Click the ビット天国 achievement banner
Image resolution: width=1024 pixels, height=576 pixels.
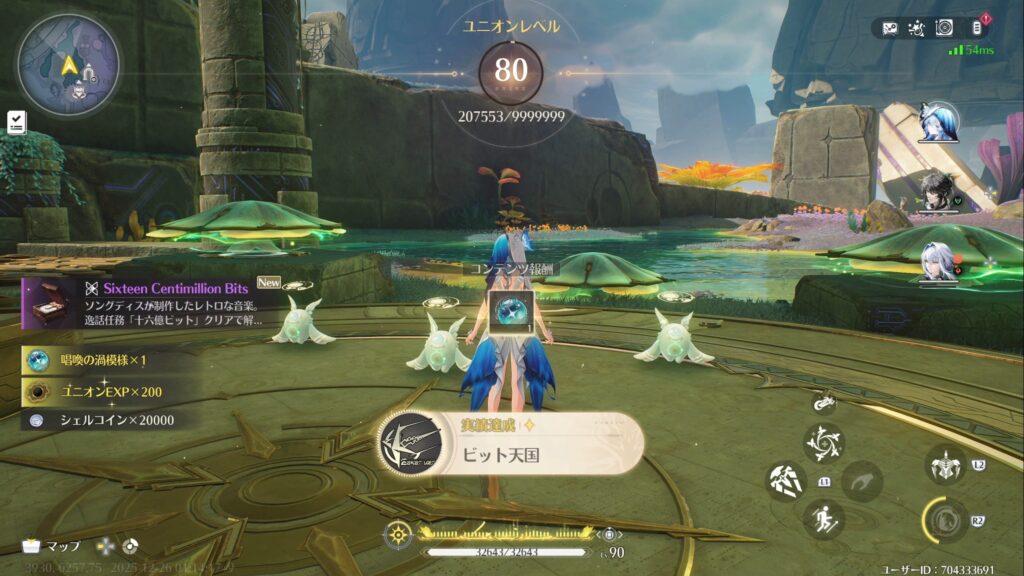tap(510, 443)
